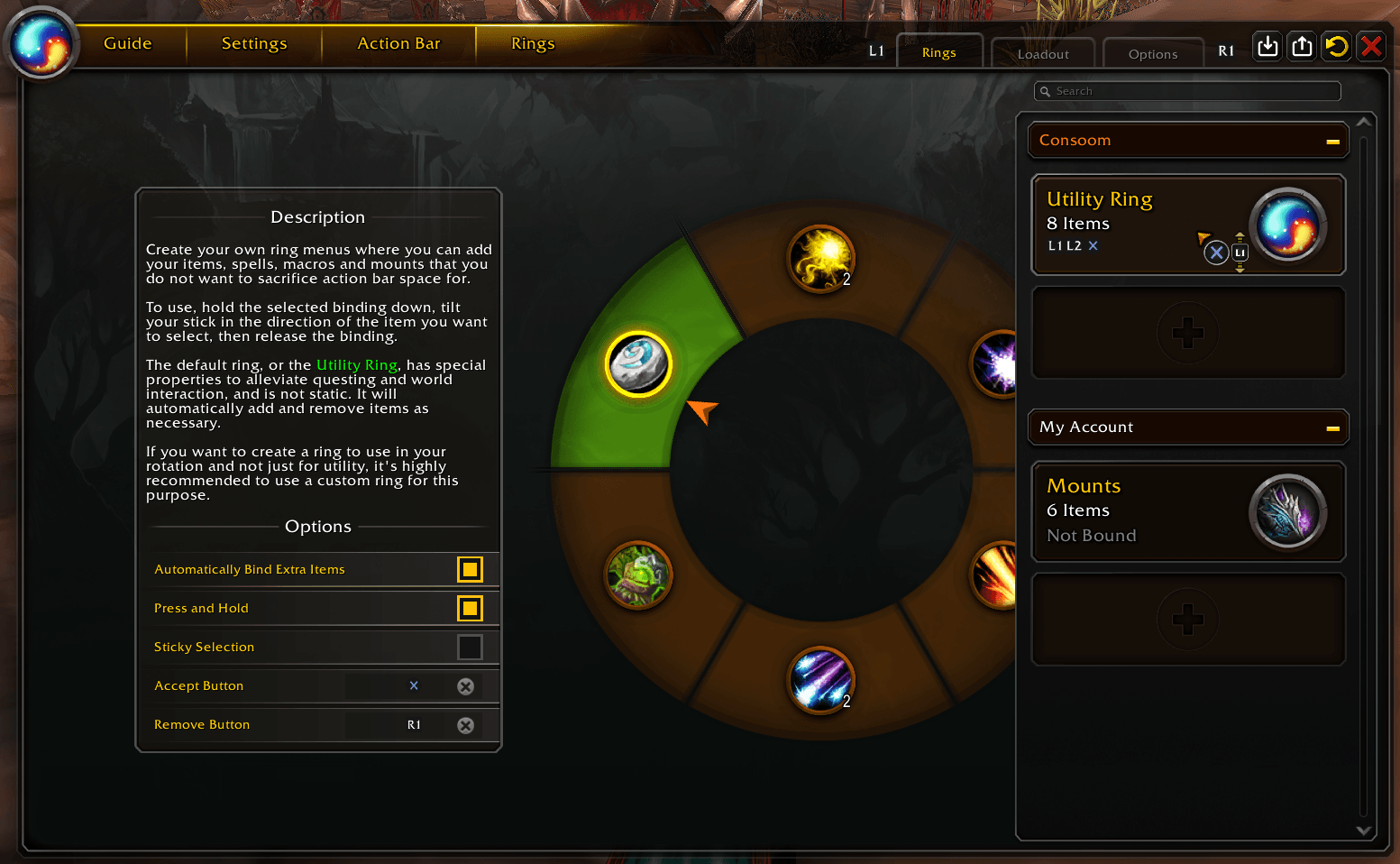
Task: Open the Guide menu
Action: click(128, 43)
